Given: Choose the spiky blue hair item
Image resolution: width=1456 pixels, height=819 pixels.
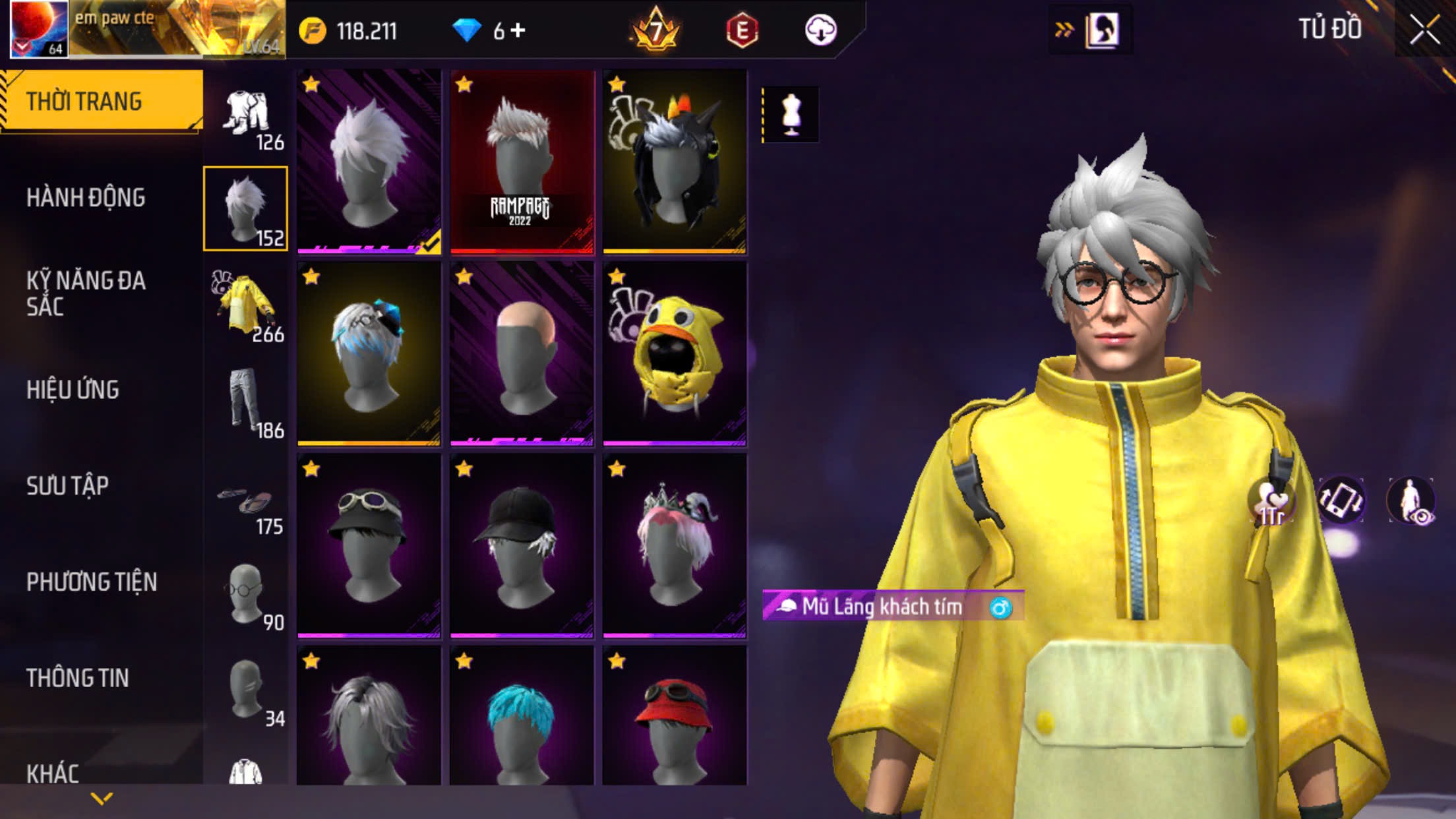Looking at the screenshot, I should point(522,715).
